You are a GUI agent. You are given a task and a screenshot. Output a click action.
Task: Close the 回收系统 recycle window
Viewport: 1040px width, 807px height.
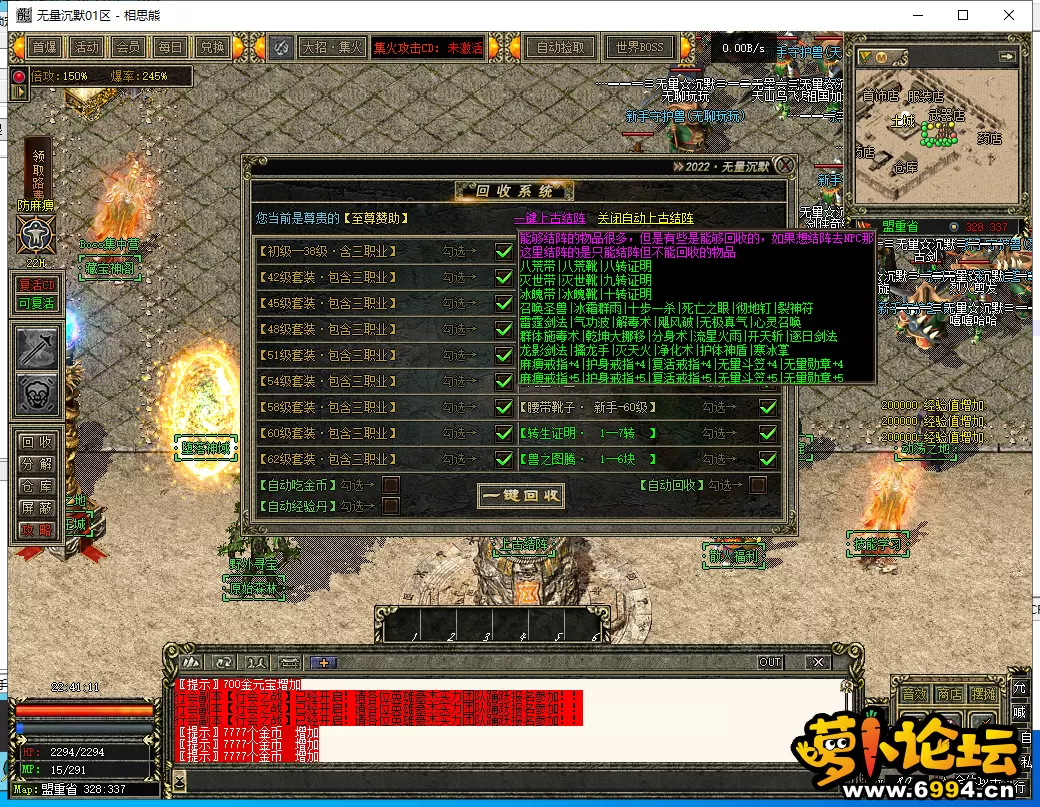786,165
